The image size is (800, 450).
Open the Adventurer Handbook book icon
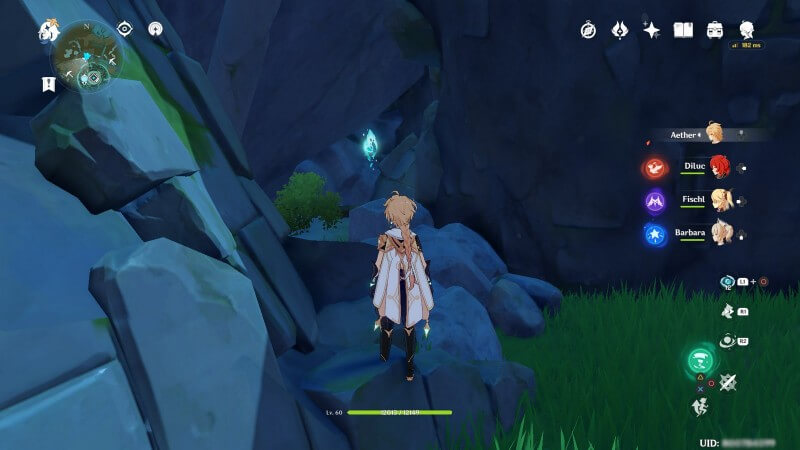point(684,30)
